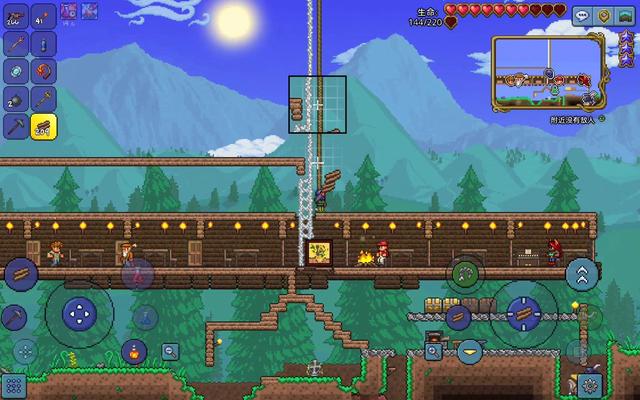This screenshot has width=640, height=400.
Task: Select the hammer hotbar slot
Action: 44,99
